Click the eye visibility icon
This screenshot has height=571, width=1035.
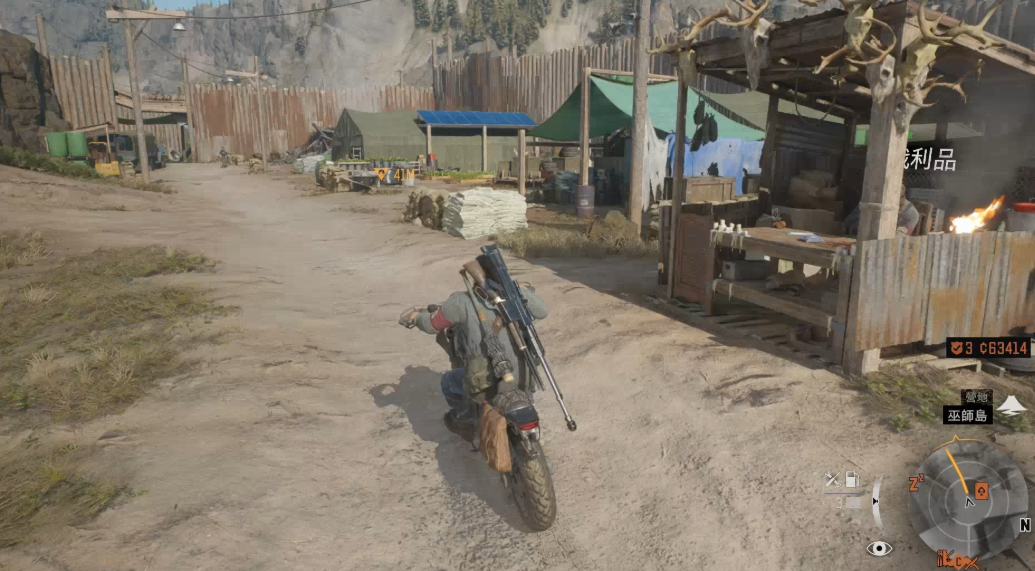tap(879, 548)
